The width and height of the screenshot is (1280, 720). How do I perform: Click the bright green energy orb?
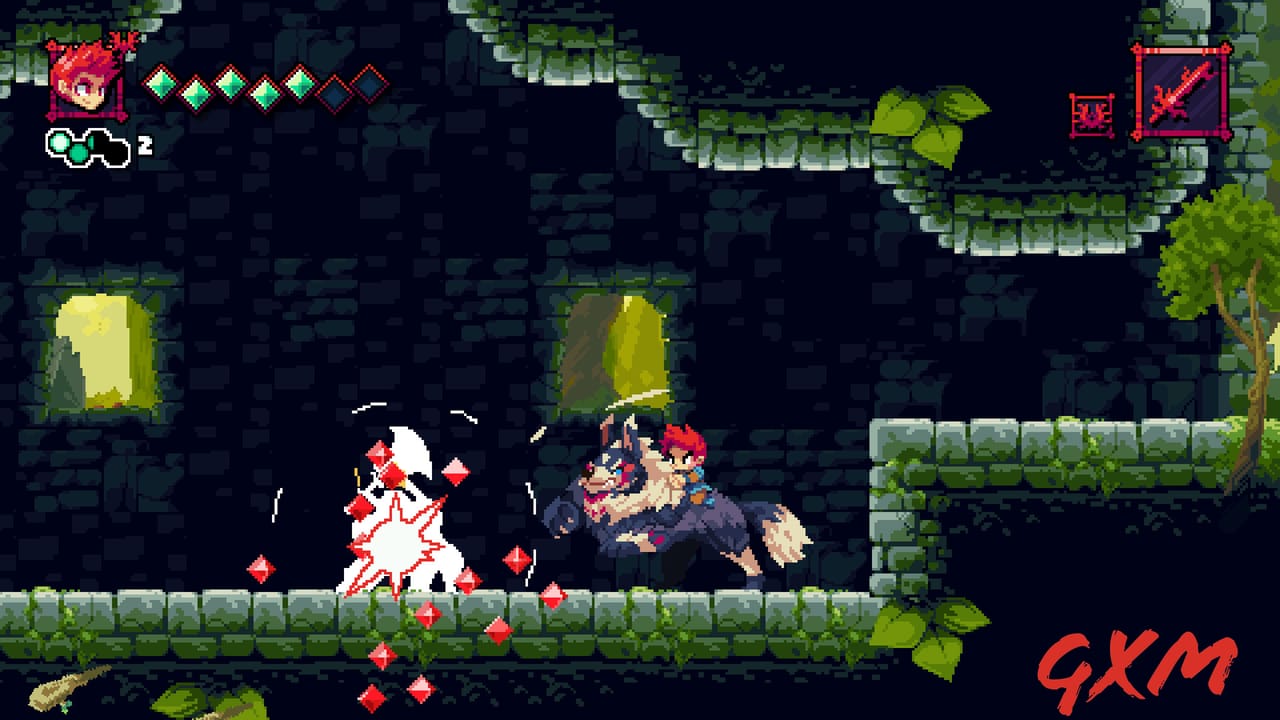pyautogui.click(x=57, y=142)
